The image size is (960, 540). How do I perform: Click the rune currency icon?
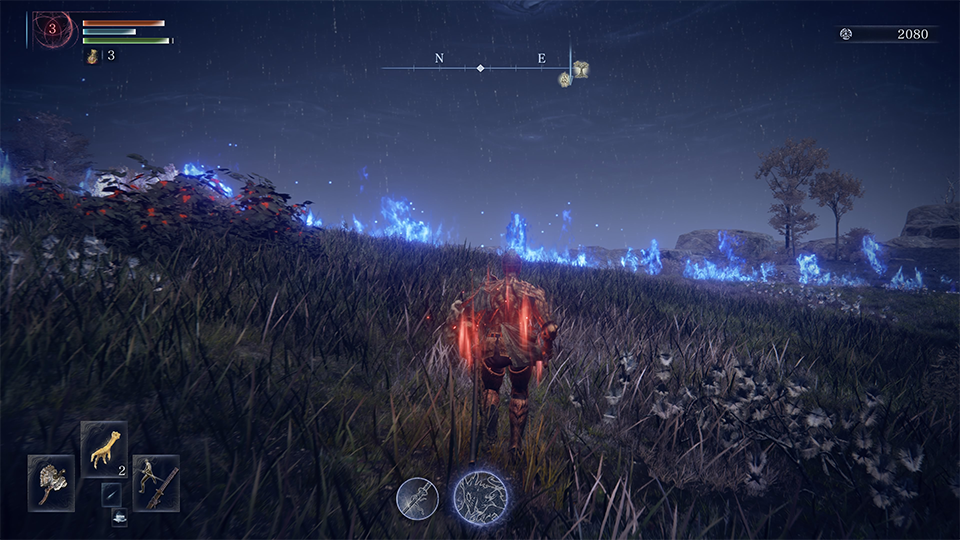point(846,34)
